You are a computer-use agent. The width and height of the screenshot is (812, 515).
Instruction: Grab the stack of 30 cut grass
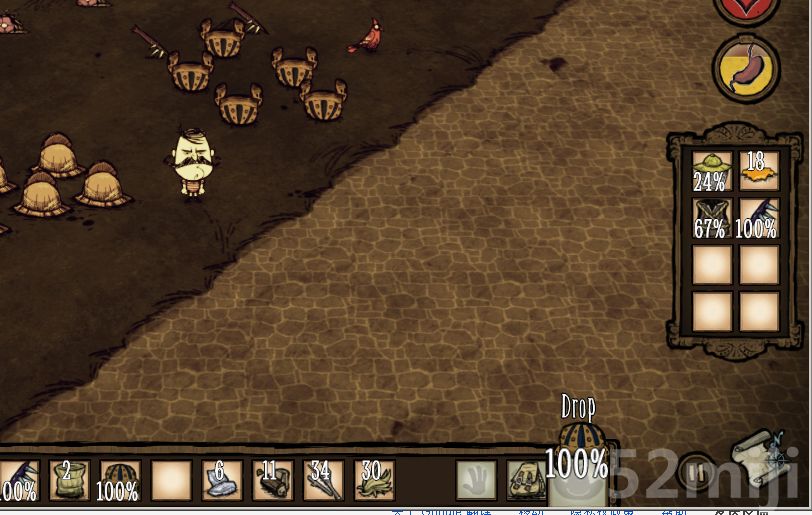click(373, 479)
